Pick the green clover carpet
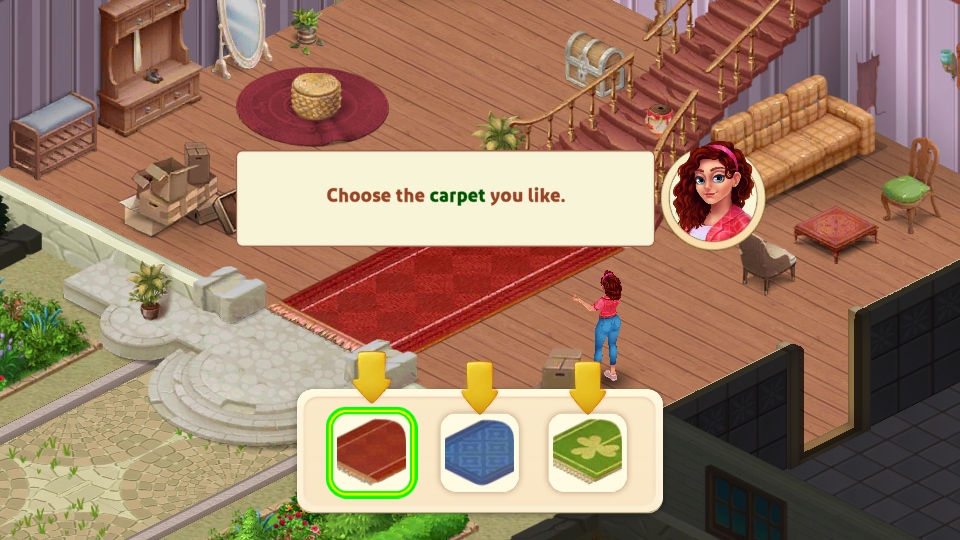The width and height of the screenshot is (960, 540). click(588, 452)
